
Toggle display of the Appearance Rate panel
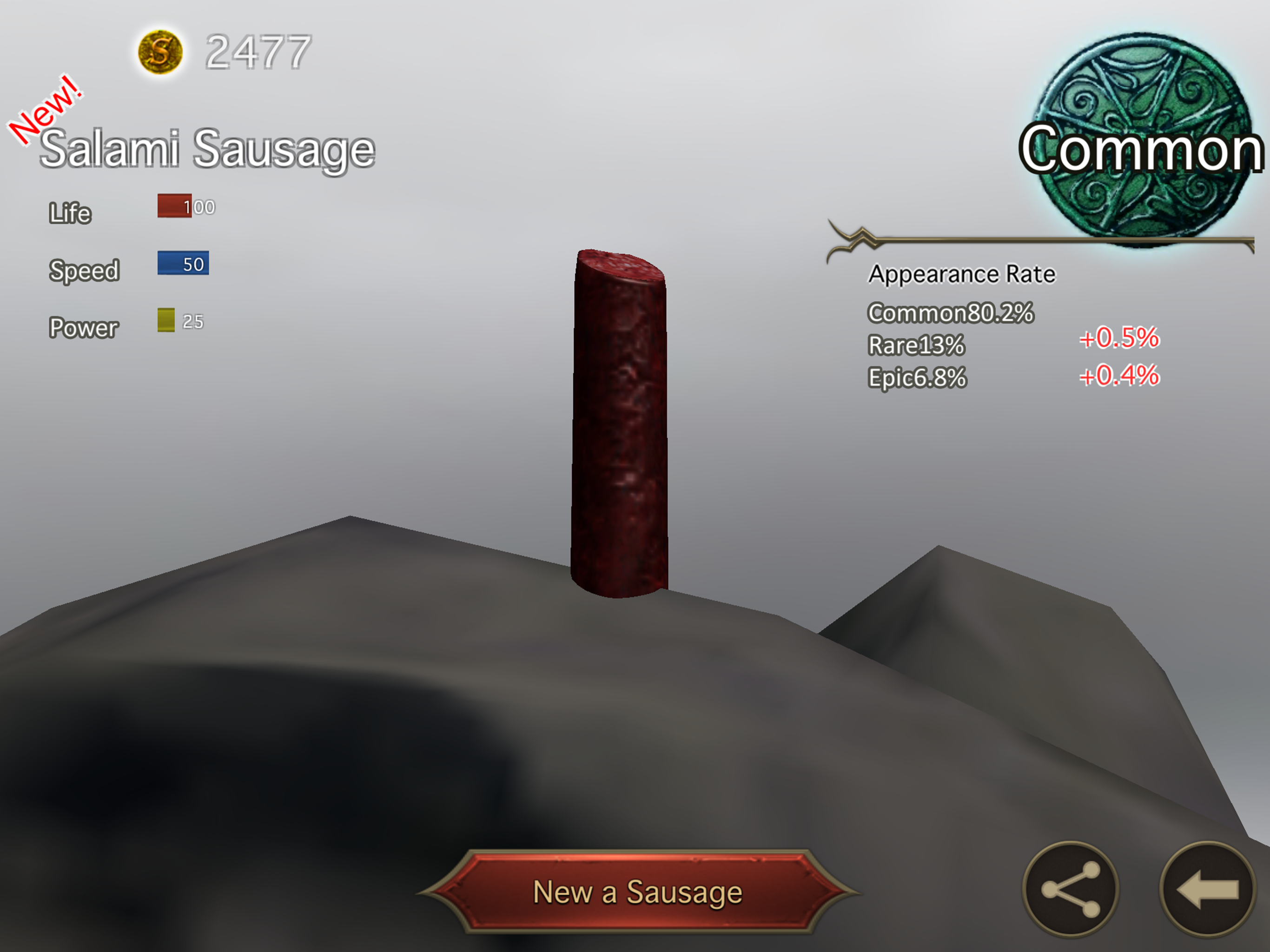point(962,274)
